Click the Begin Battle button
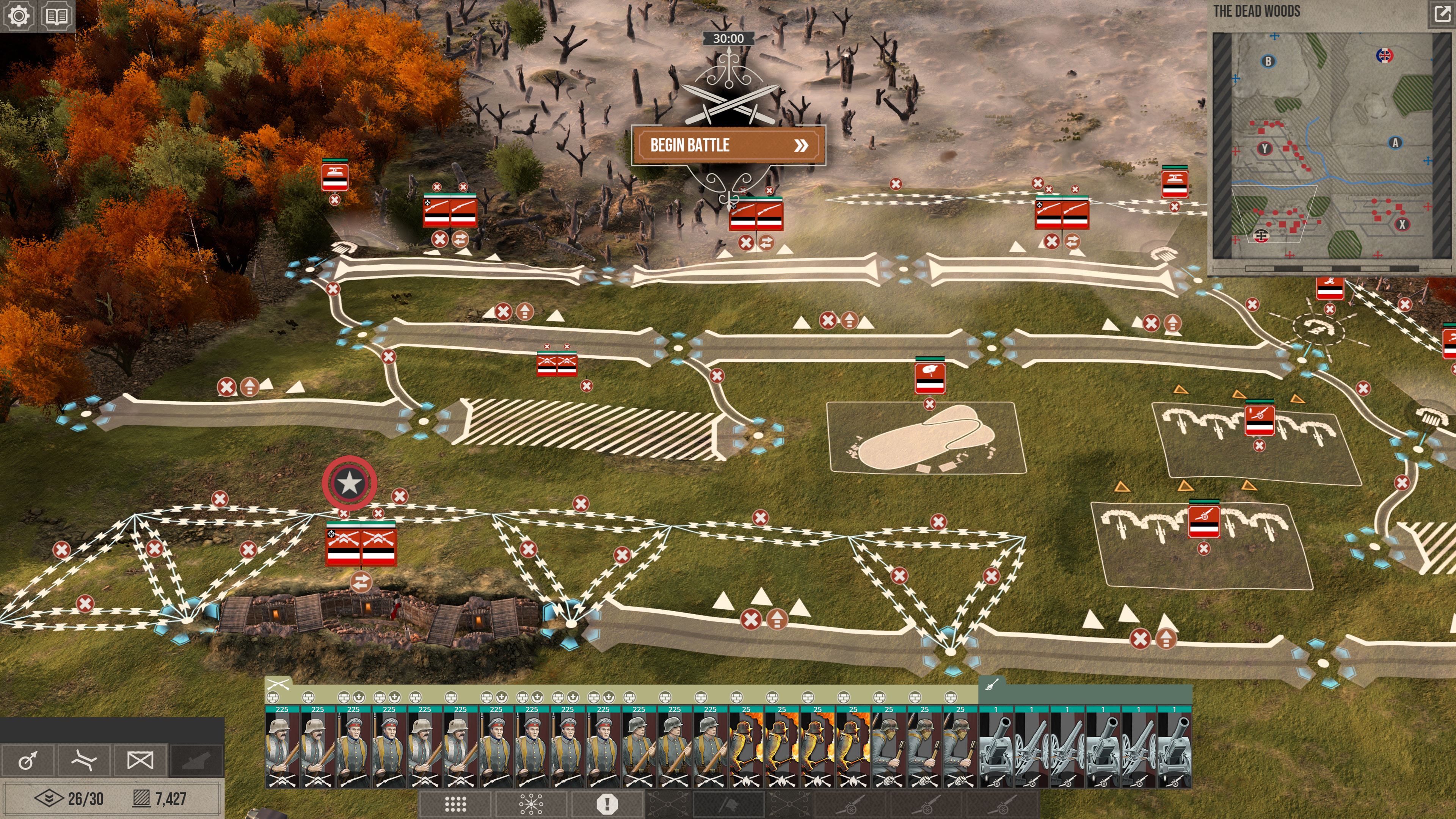 coord(728,145)
